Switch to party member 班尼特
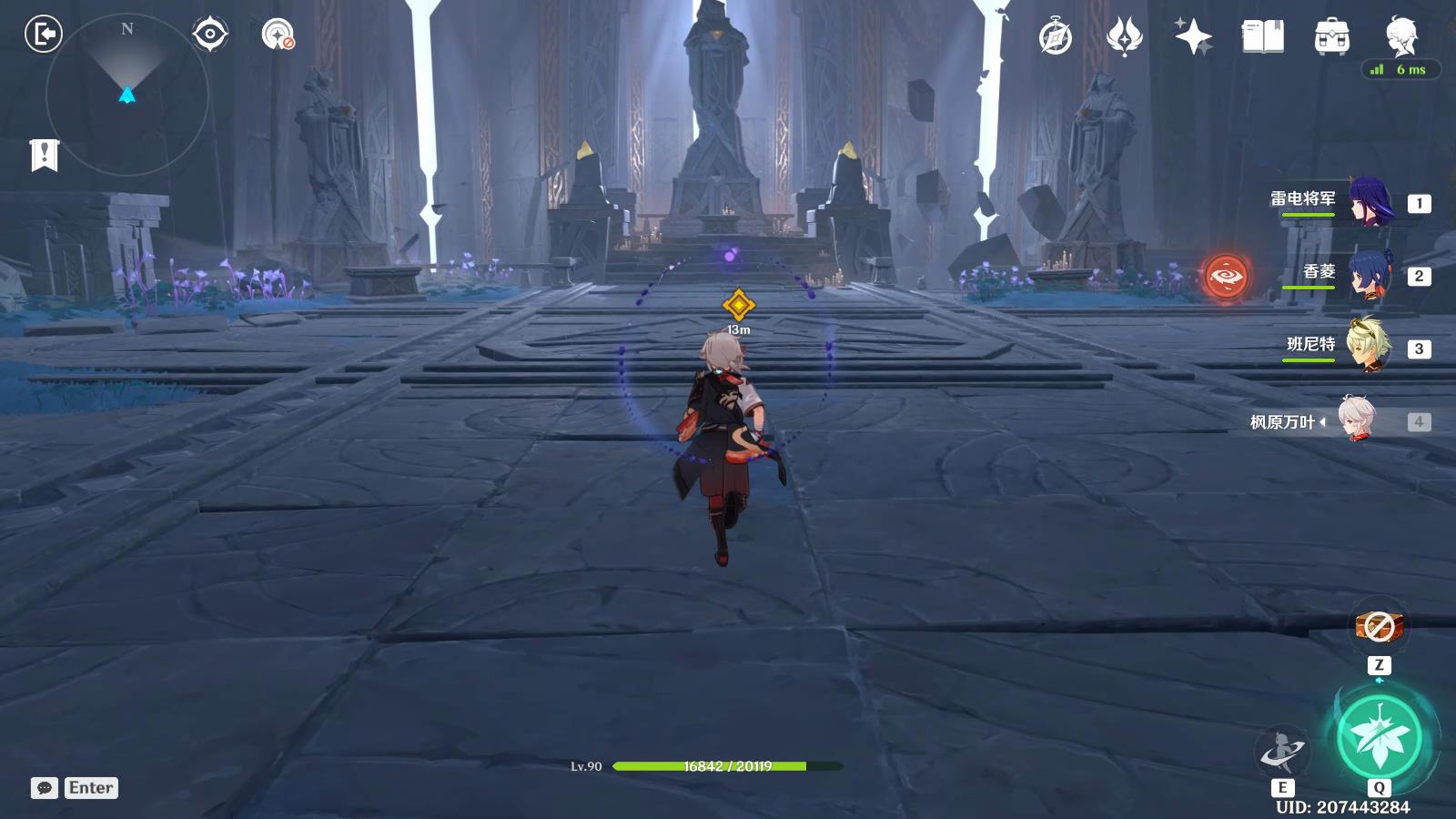Image resolution: width=1456 pixels, height=819 pixels. (1368, 348)
